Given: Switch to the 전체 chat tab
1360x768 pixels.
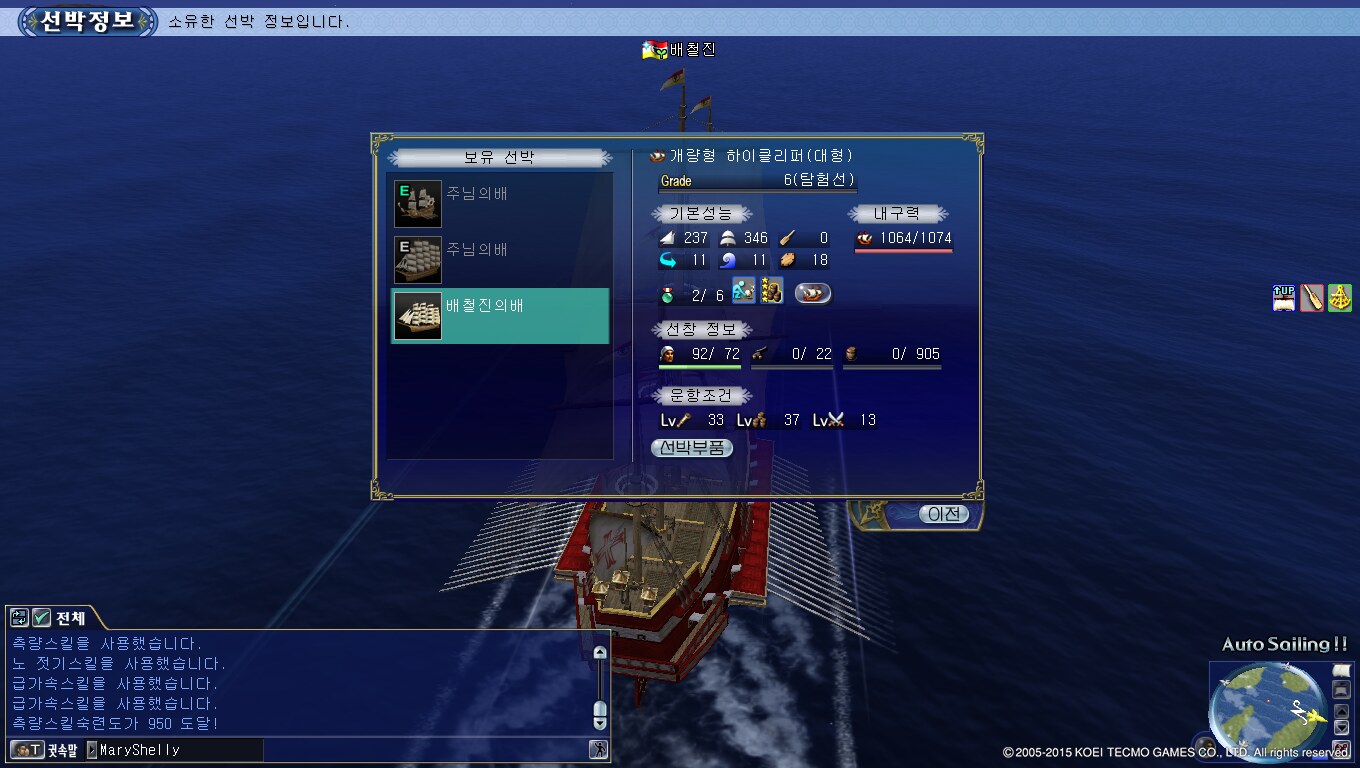Looking at the screenshot, I should pos(70,618).
